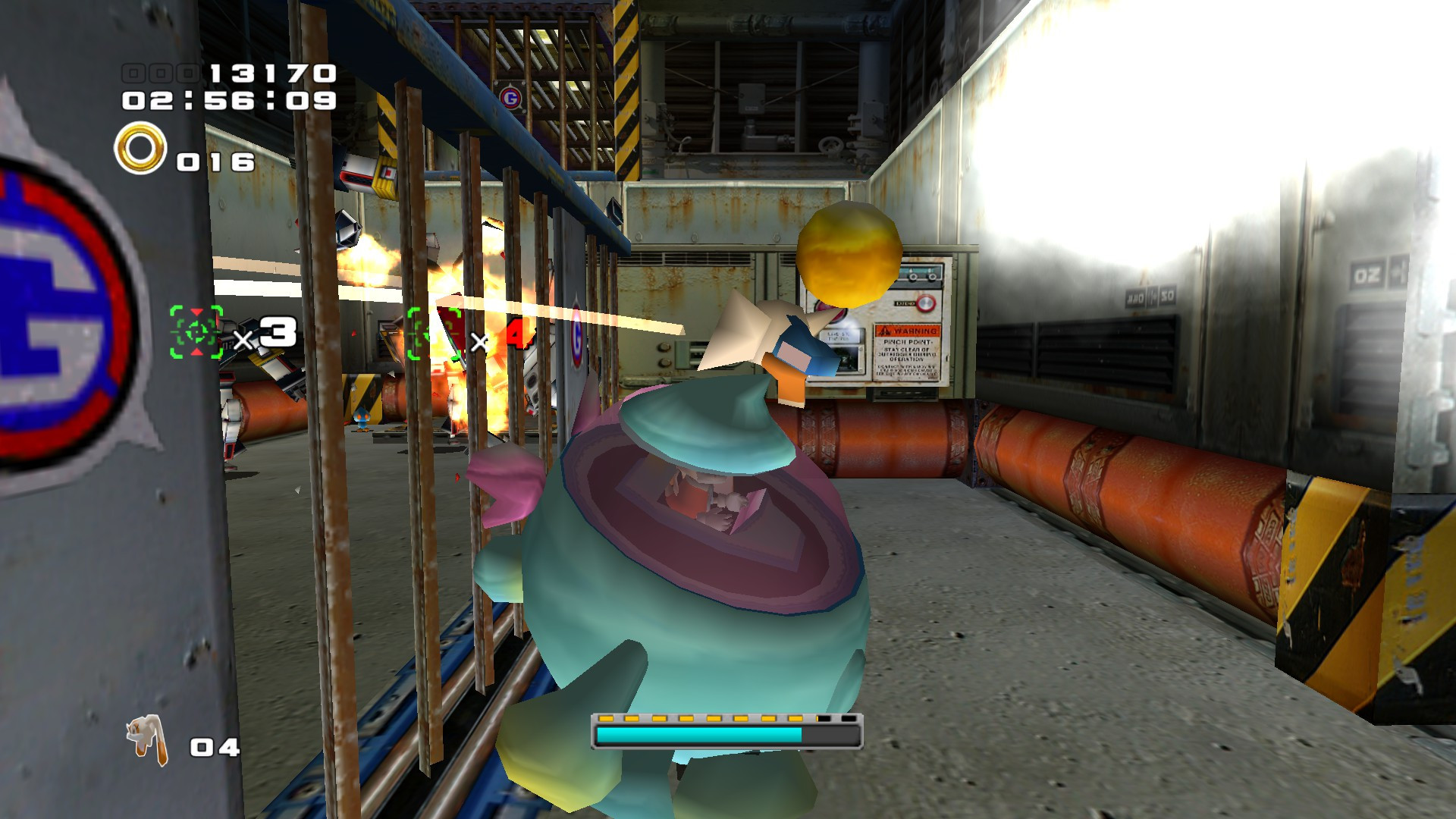Click the cyan boost gauge at the bottom
The width and height of the screenshot is (1456, 819).
(698, 733)
